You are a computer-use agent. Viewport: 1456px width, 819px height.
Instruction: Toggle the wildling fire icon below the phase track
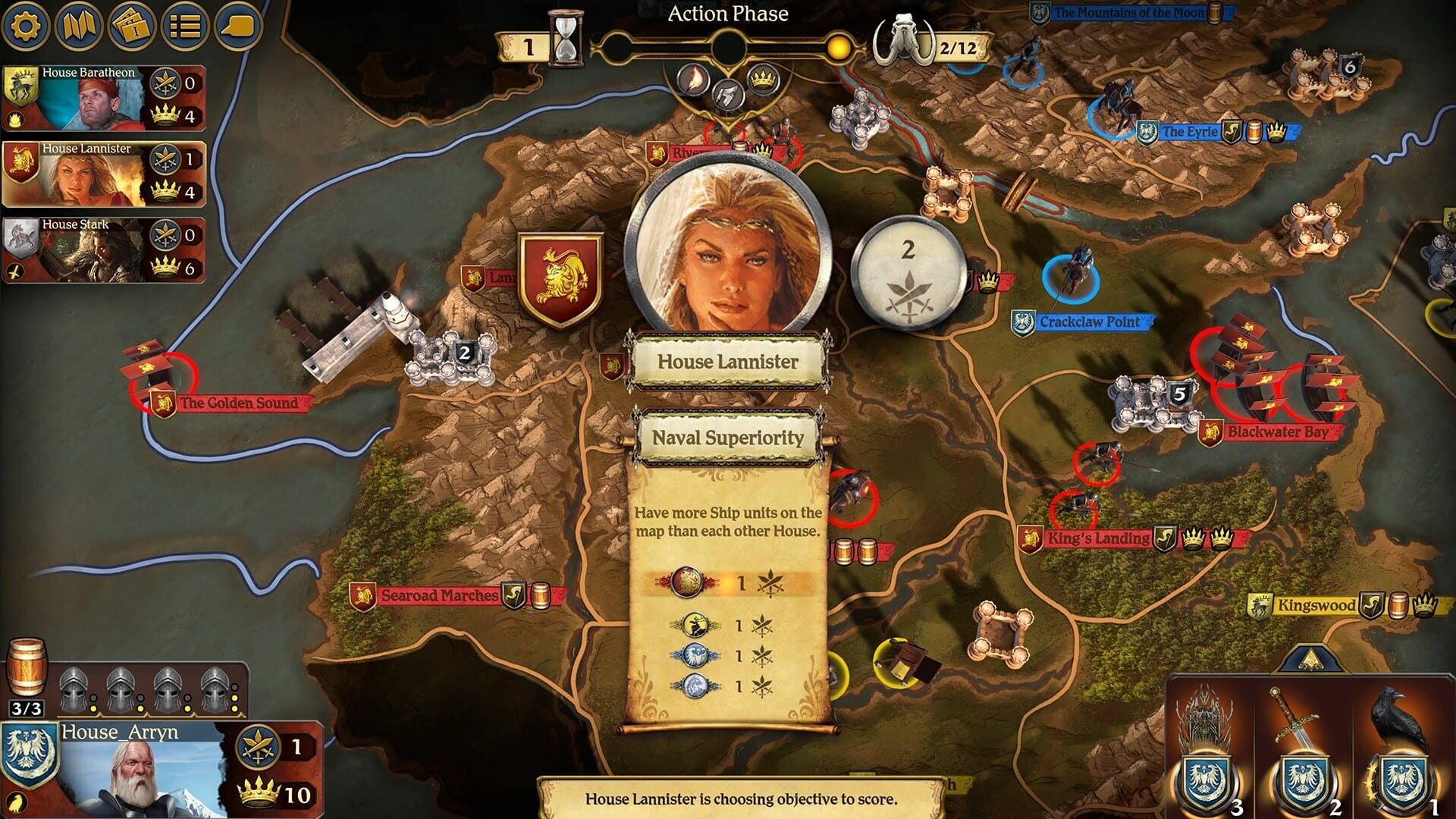coord(695,77)
